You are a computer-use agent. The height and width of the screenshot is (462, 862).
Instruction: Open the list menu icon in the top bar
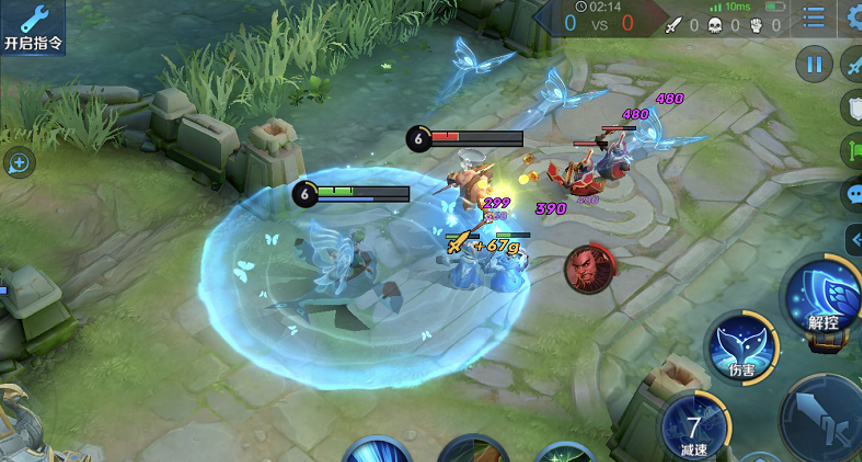(815, 18)
